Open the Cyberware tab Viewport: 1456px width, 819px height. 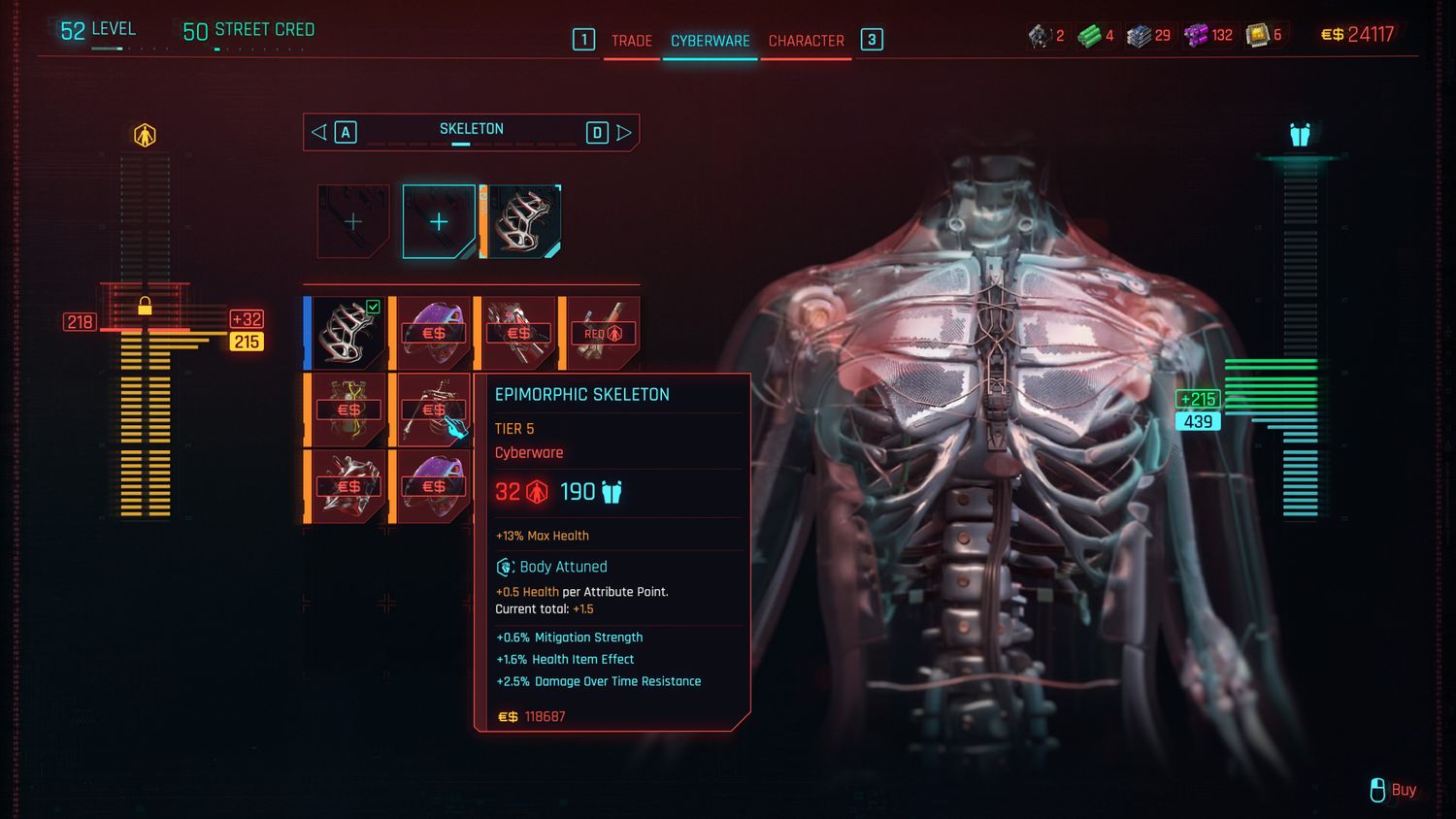710,41
